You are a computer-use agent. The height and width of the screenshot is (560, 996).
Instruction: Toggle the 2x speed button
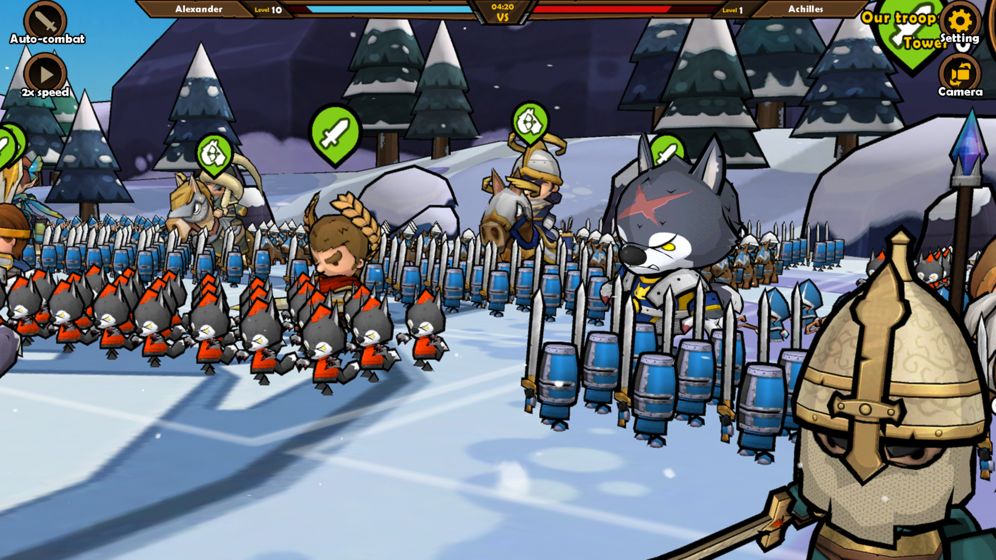click(45, 73)
